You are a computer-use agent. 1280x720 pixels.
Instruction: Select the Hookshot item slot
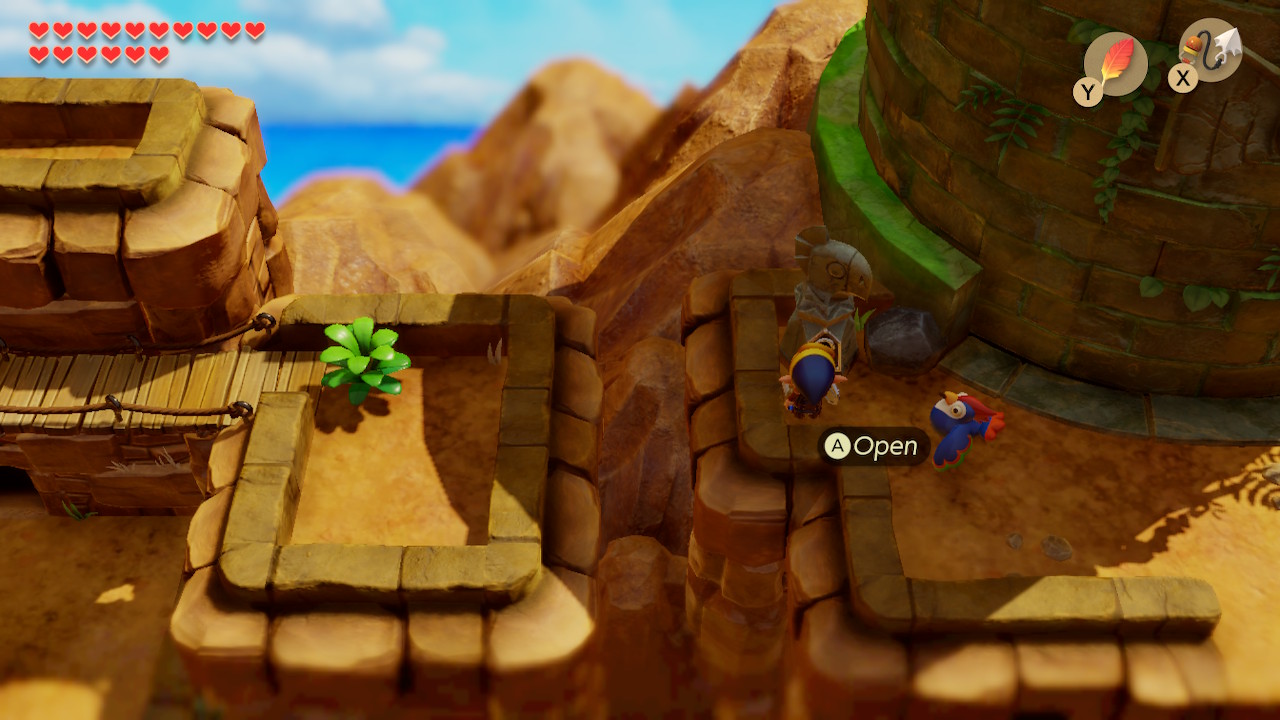pyautogui.click(x=1210, y=50)
